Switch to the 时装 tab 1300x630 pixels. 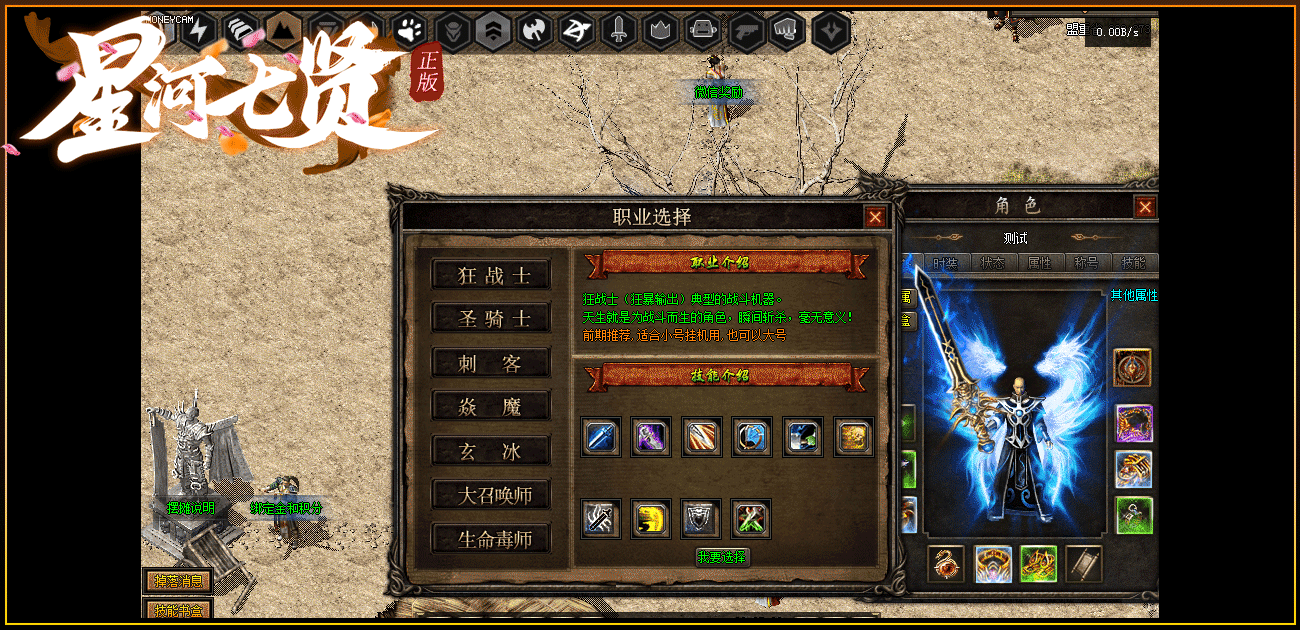tap(945, 263)
